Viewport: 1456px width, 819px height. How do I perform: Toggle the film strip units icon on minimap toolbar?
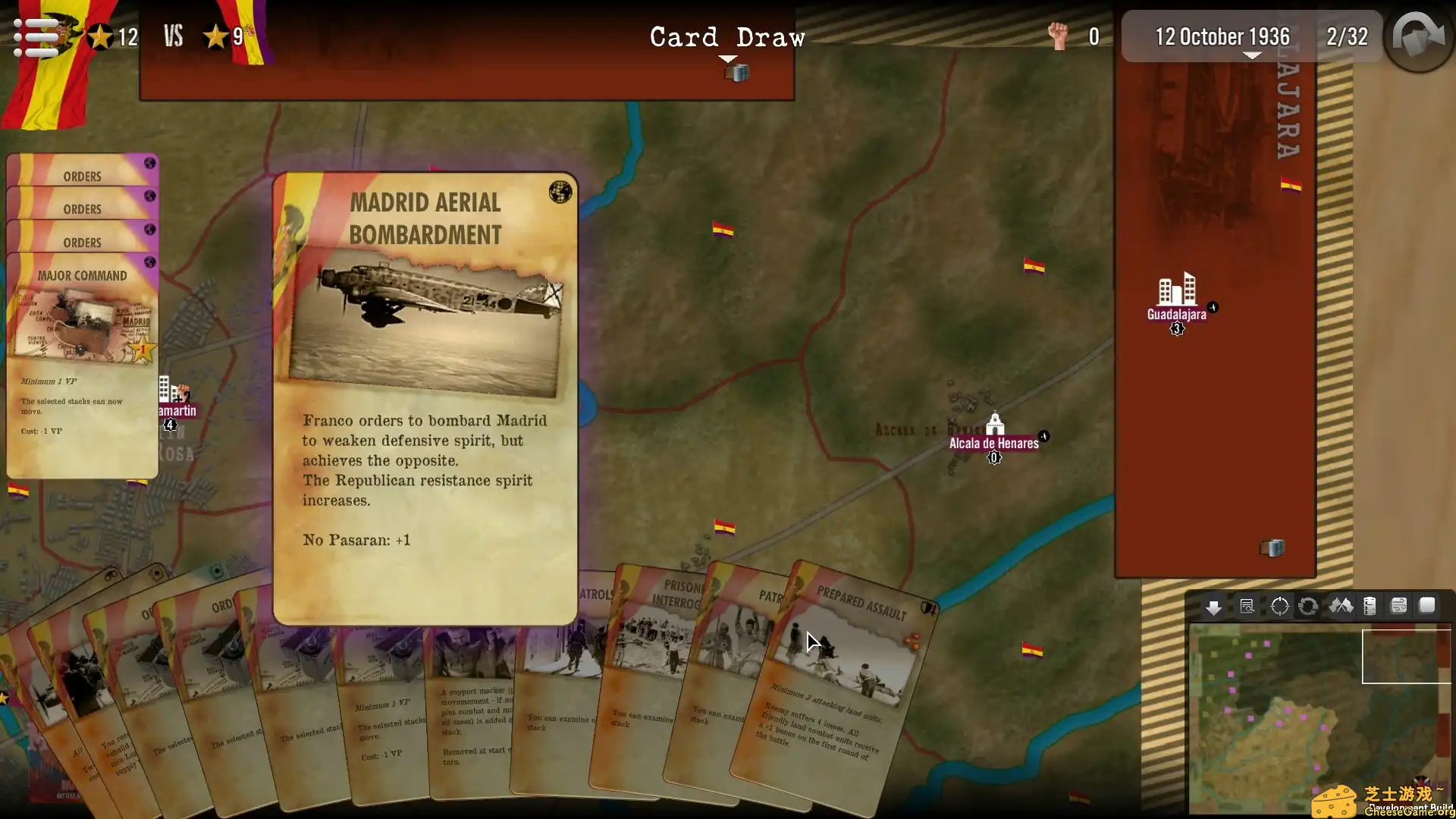[x=1370, y=606]
